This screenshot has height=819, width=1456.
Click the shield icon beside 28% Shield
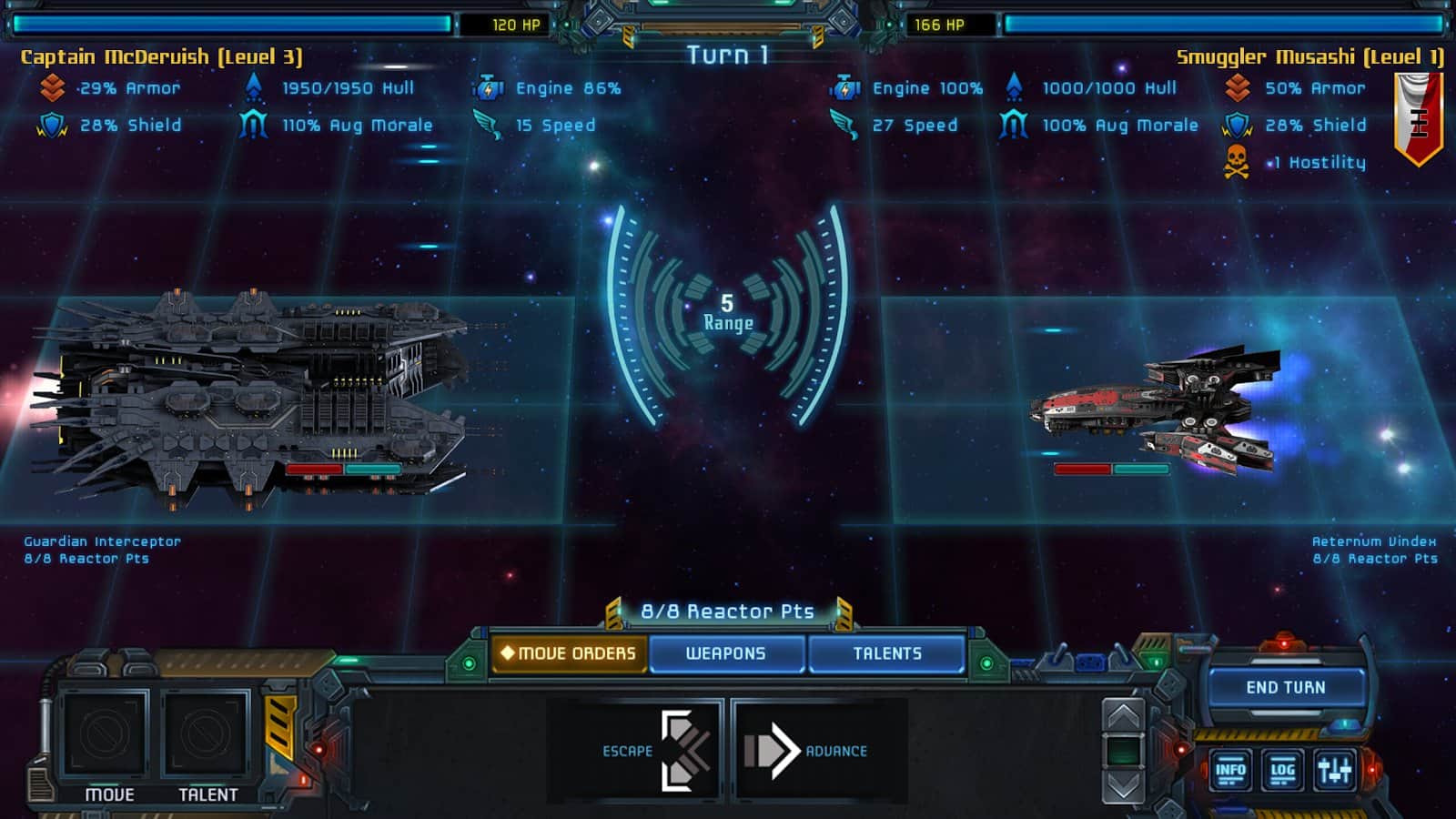click(x=50, y=125)
